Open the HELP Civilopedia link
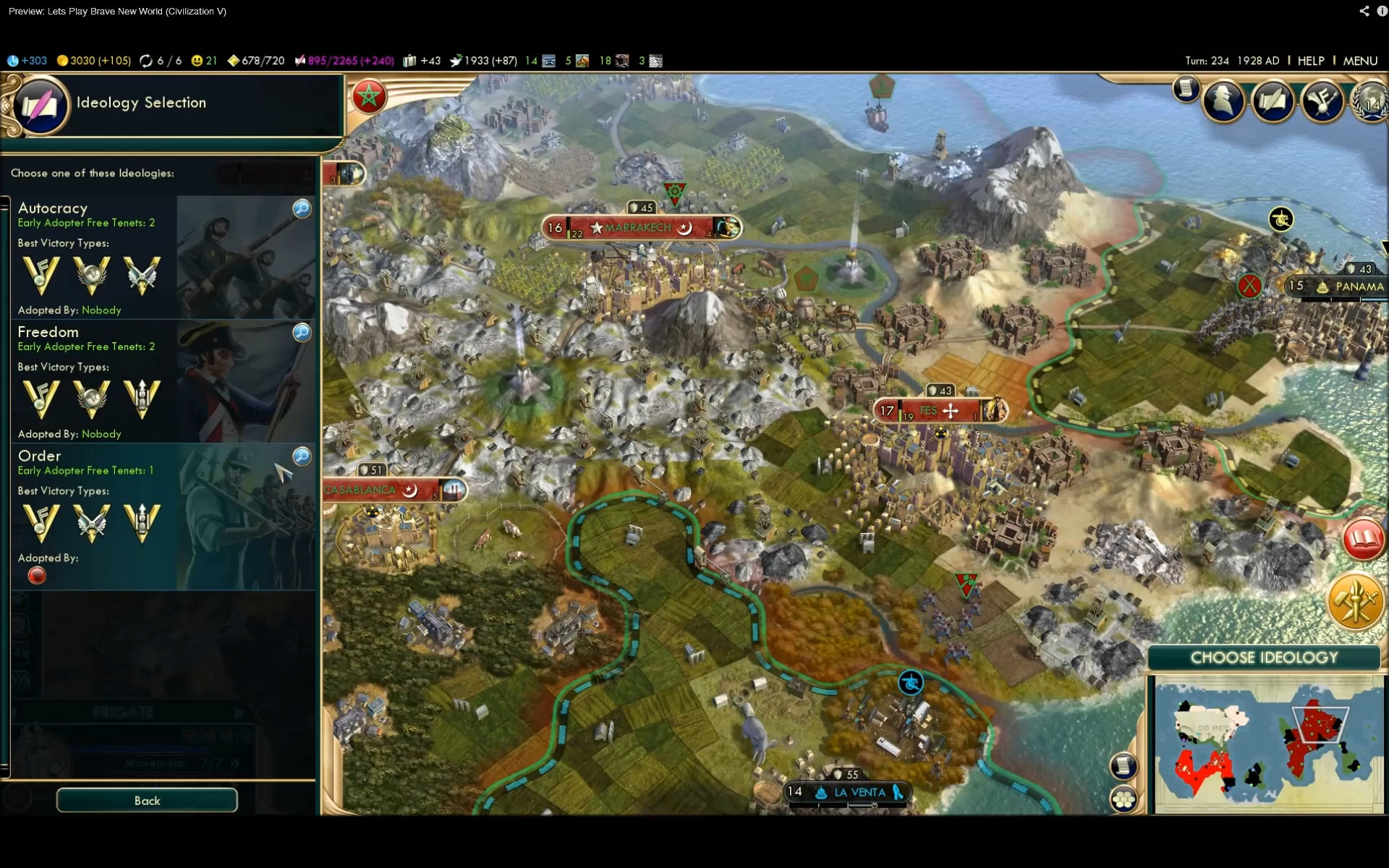The height and width of the screenshot is (868, 1389). [x=1310, y=61]
